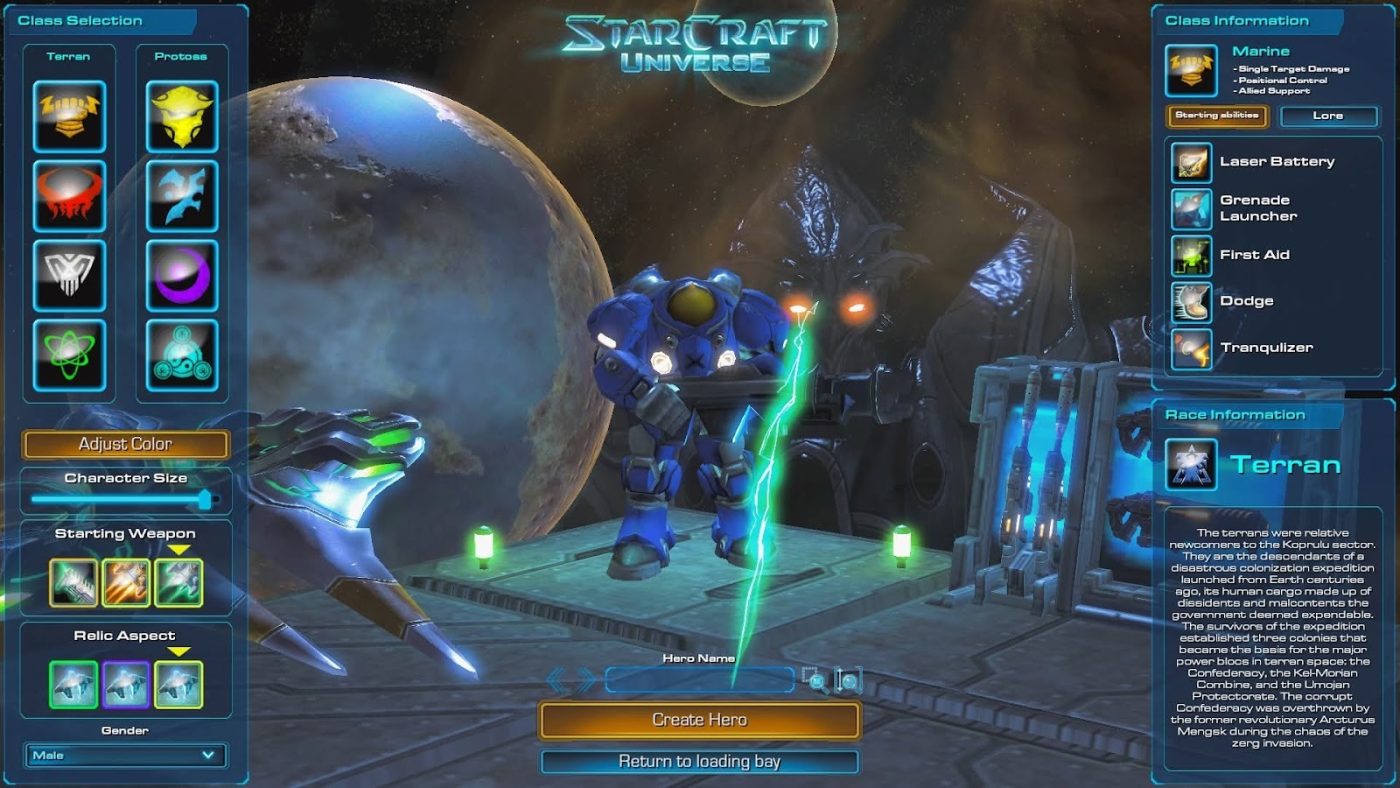Click the Grenade Launcher ability icon
The height and width of the screenshot is (788, 1400).
click(1192, 208)
